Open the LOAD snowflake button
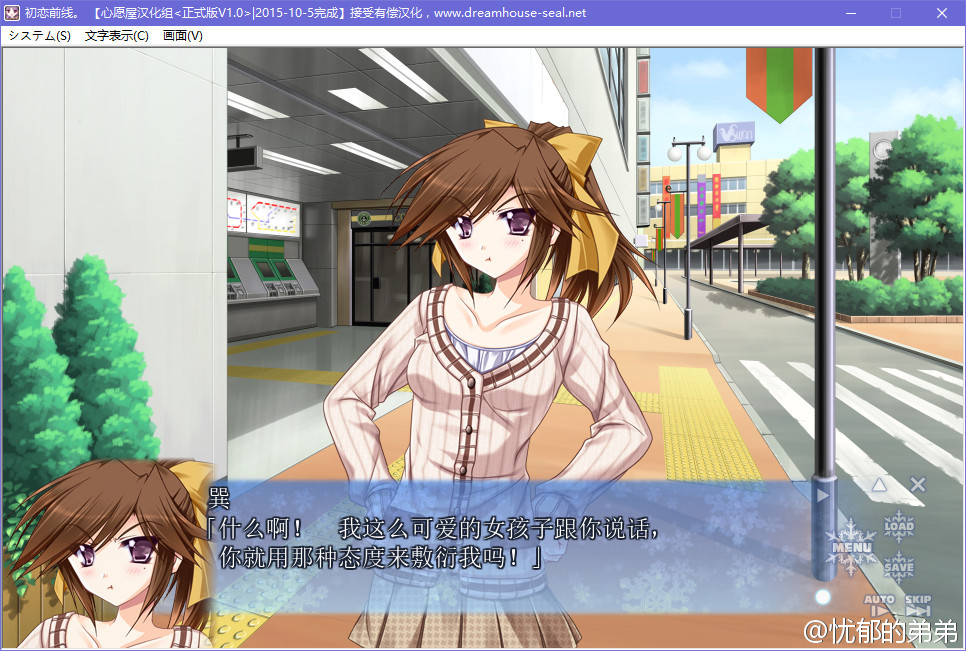The height and width of the screenshot is (651, 966). point(899,524)
